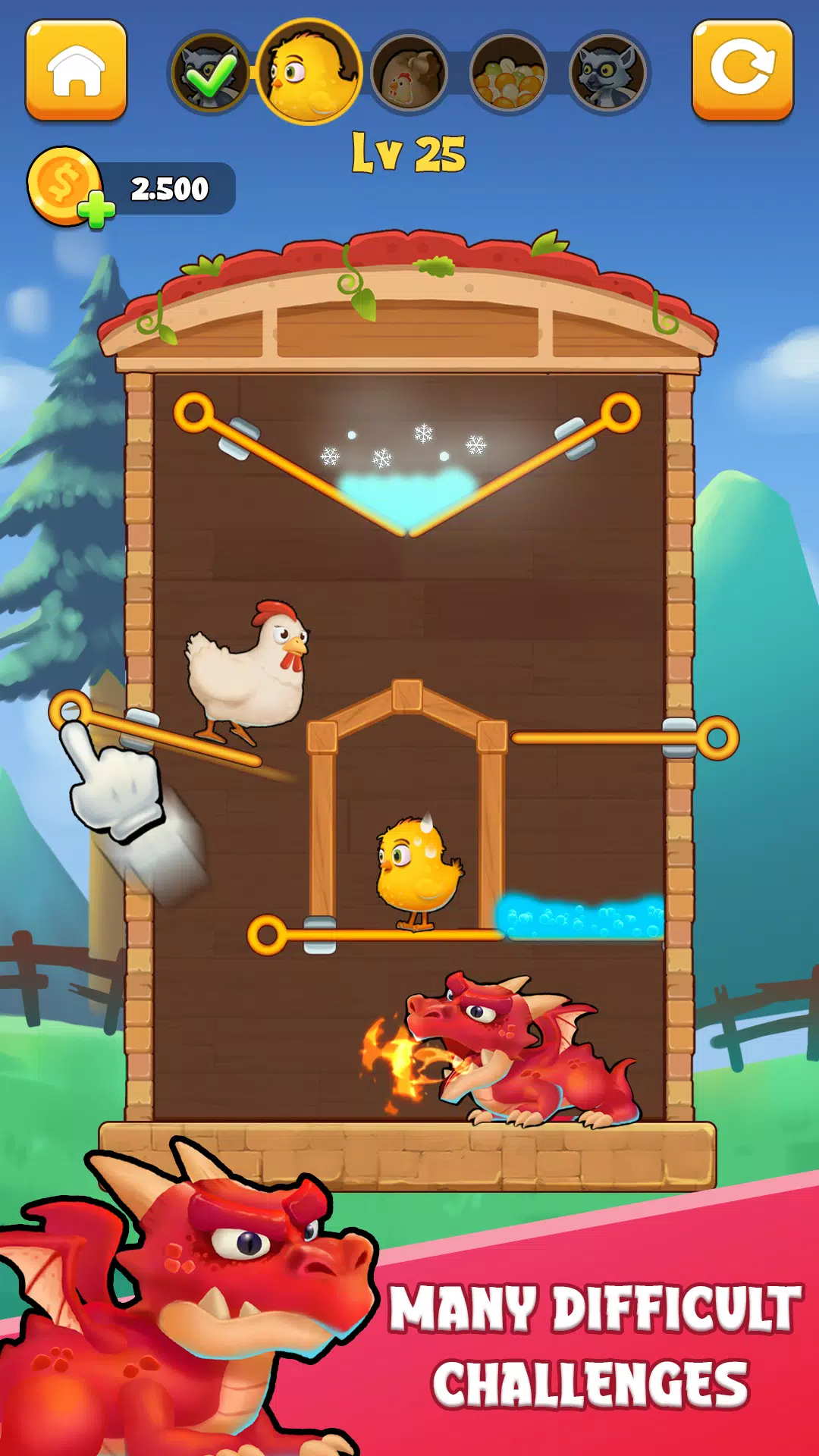This screenshot has height=1456, width=819.
Task: Click the pin ring under the white hen
Action: click(71, 711)
